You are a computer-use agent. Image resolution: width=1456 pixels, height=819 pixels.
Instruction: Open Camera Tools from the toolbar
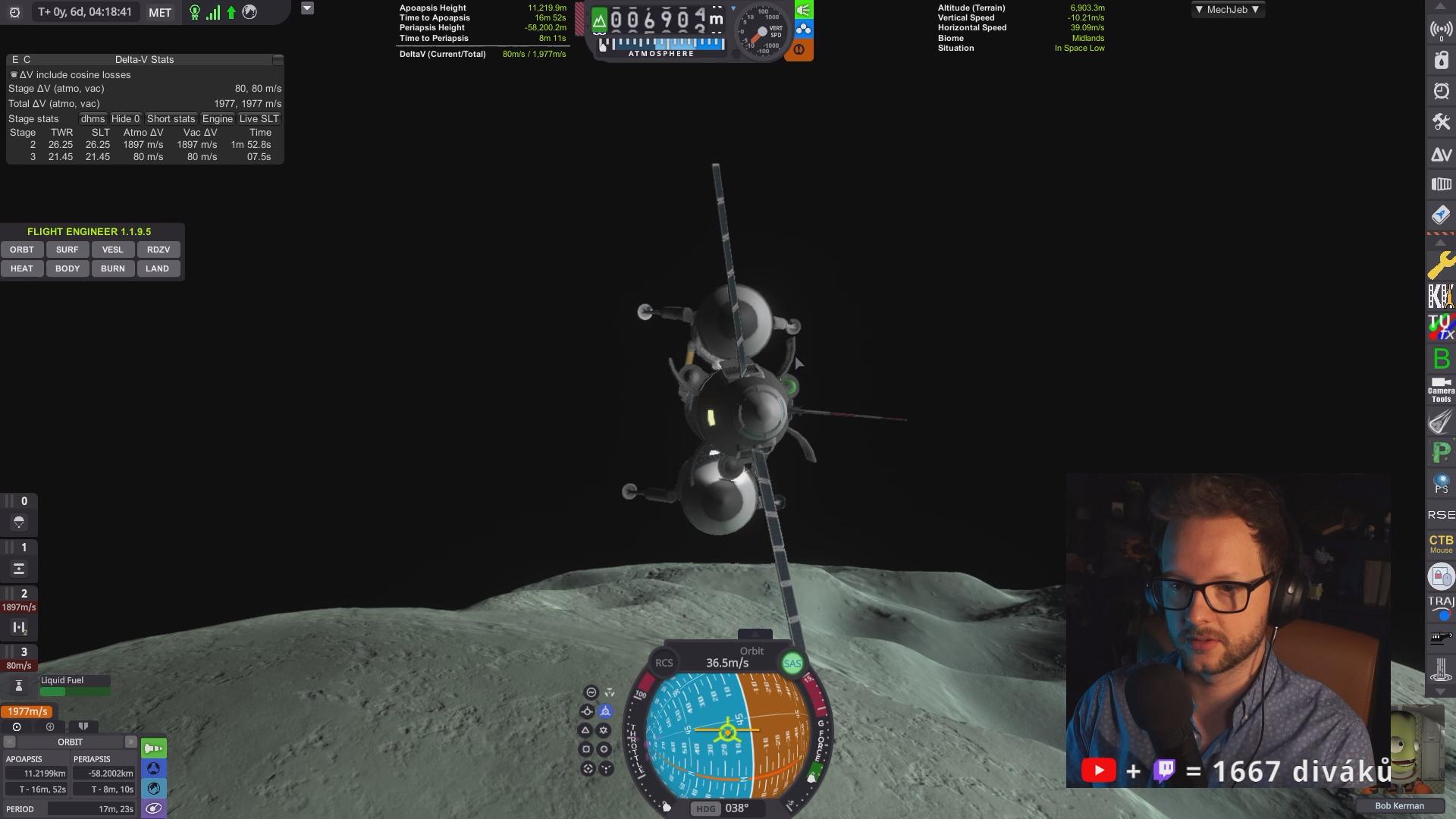pos(1441,390)
